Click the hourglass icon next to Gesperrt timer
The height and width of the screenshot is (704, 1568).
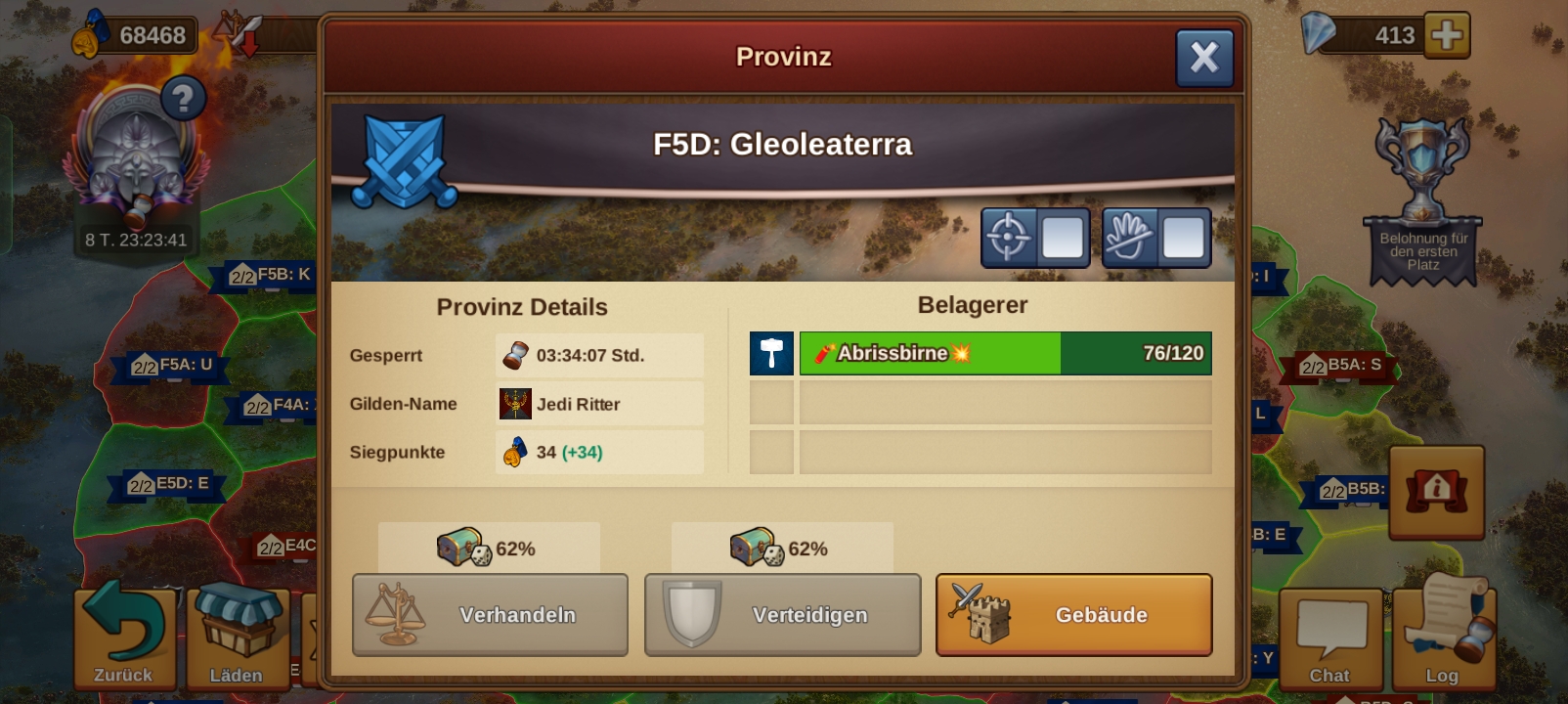(x=515, y=355)
